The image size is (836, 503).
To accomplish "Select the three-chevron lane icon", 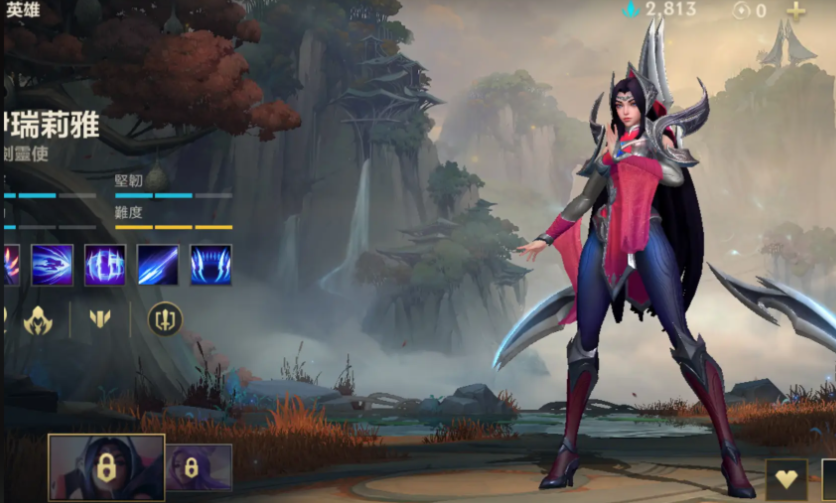I will pyautogui.click(x=100, y=320).
